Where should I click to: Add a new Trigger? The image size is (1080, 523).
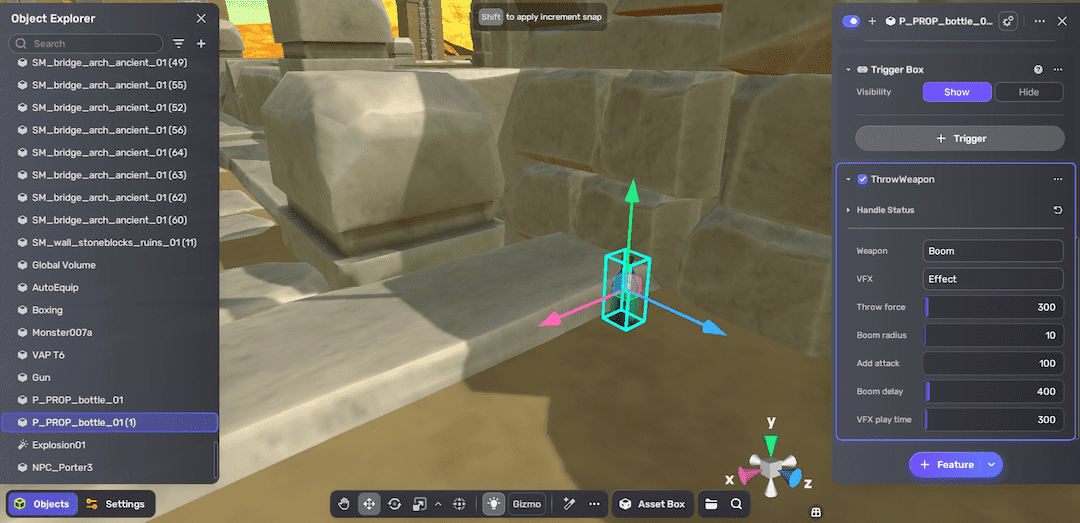point(959,138)
